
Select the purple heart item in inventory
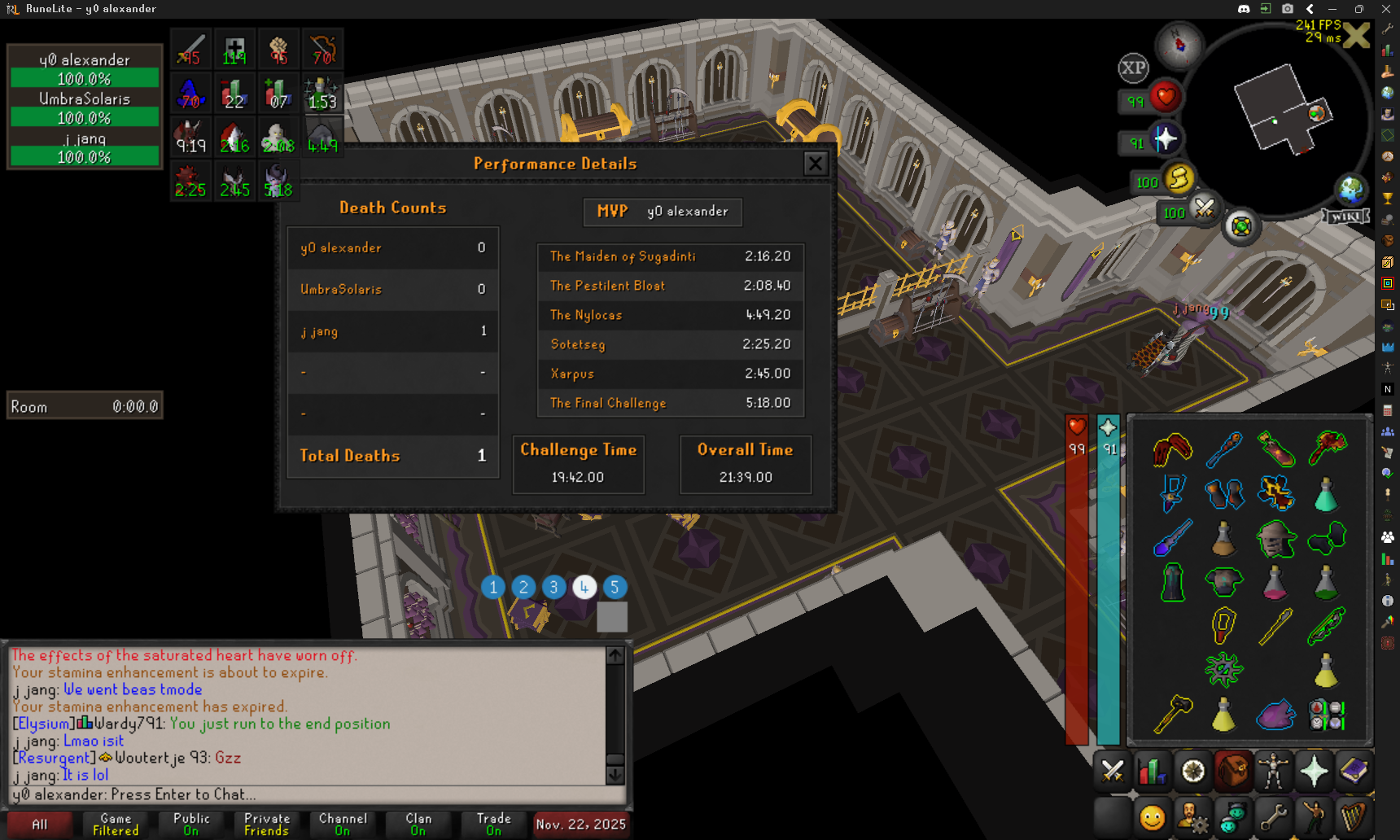point(1275,715)
